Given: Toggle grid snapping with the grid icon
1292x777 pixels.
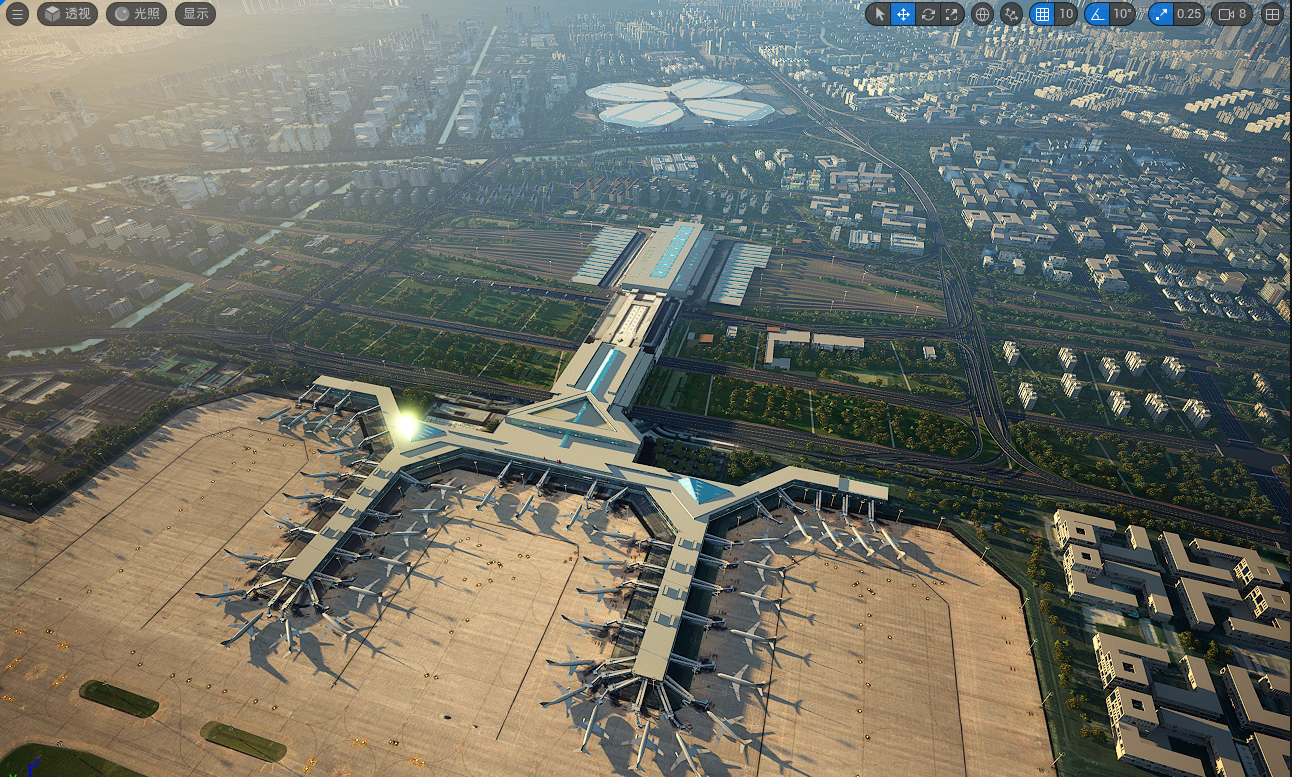Looking at the screenshot, I should tap(1042, 14).
